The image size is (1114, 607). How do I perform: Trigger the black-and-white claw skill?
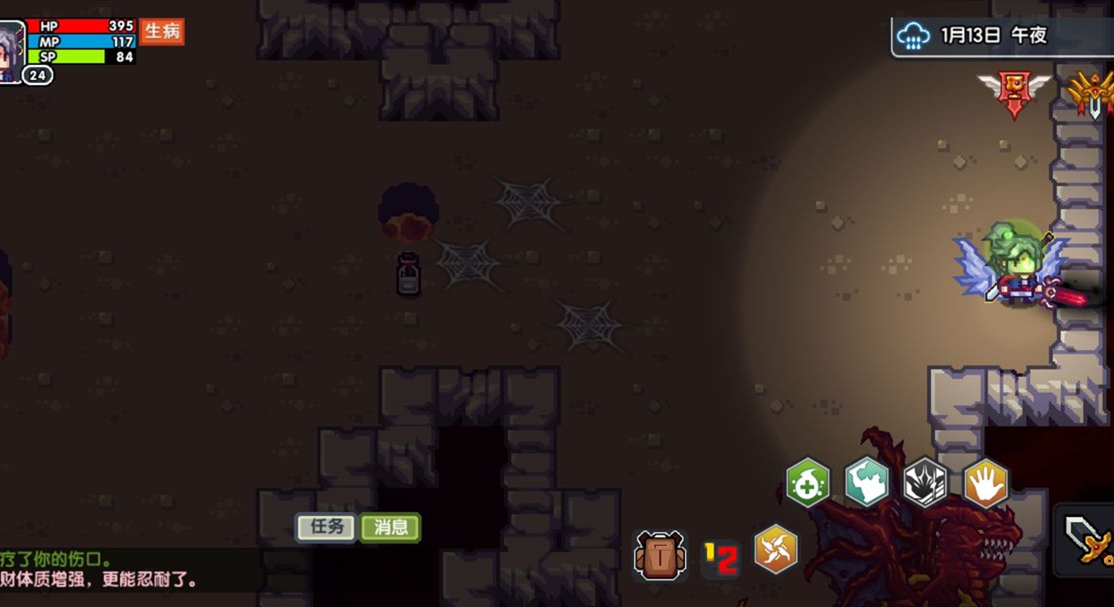(925, 483)
